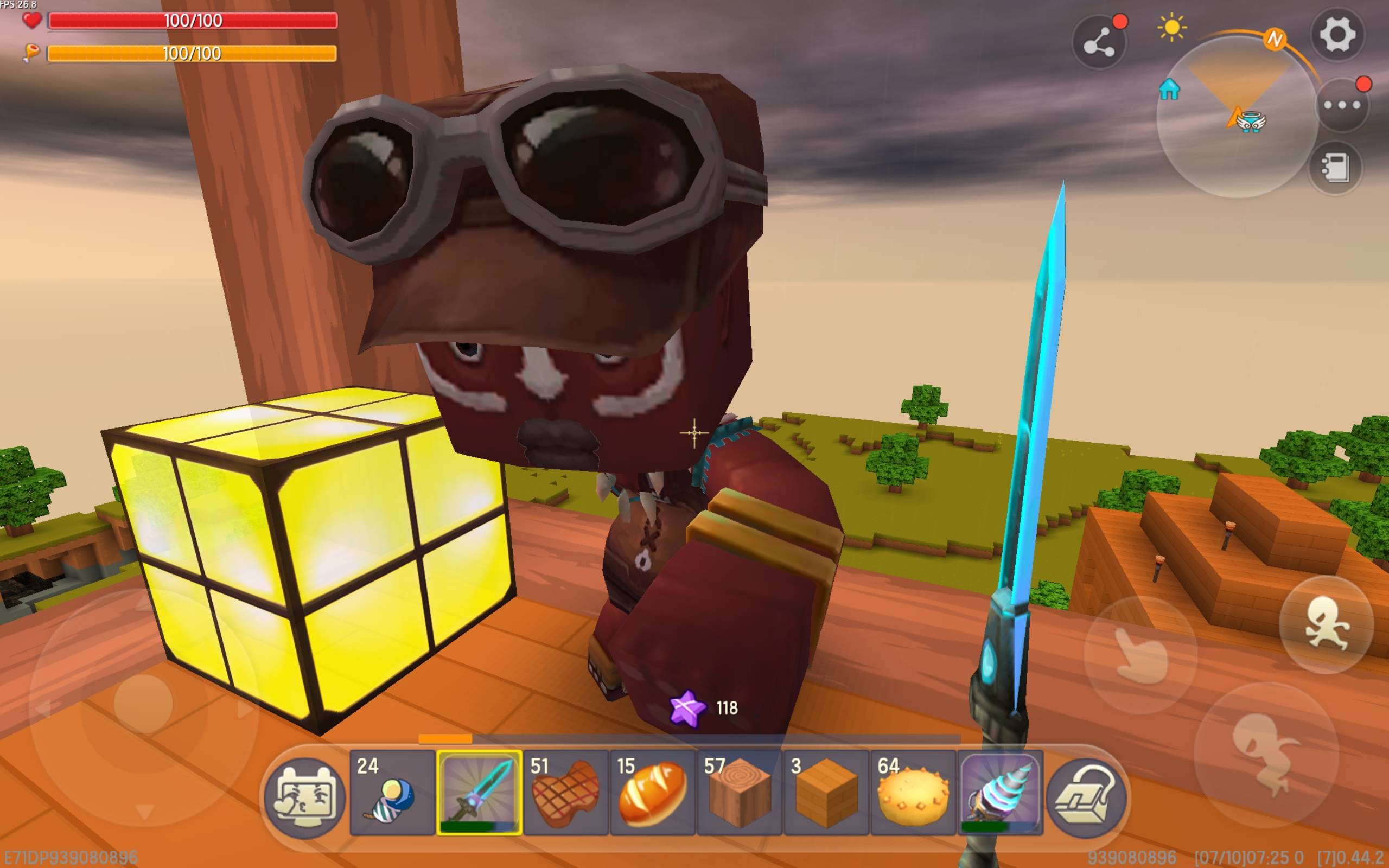Pick the wood log block slot

click(740, 792)
